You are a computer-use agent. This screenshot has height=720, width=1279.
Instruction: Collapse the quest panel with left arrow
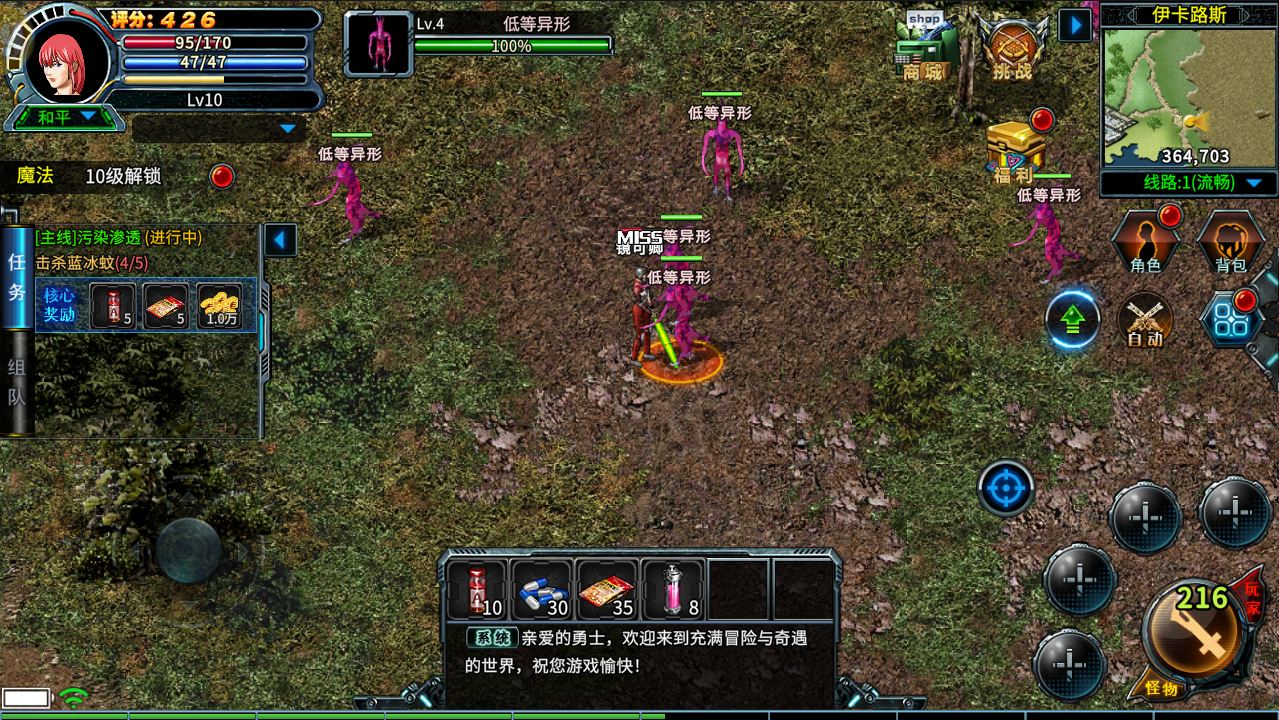click(280, 240)
